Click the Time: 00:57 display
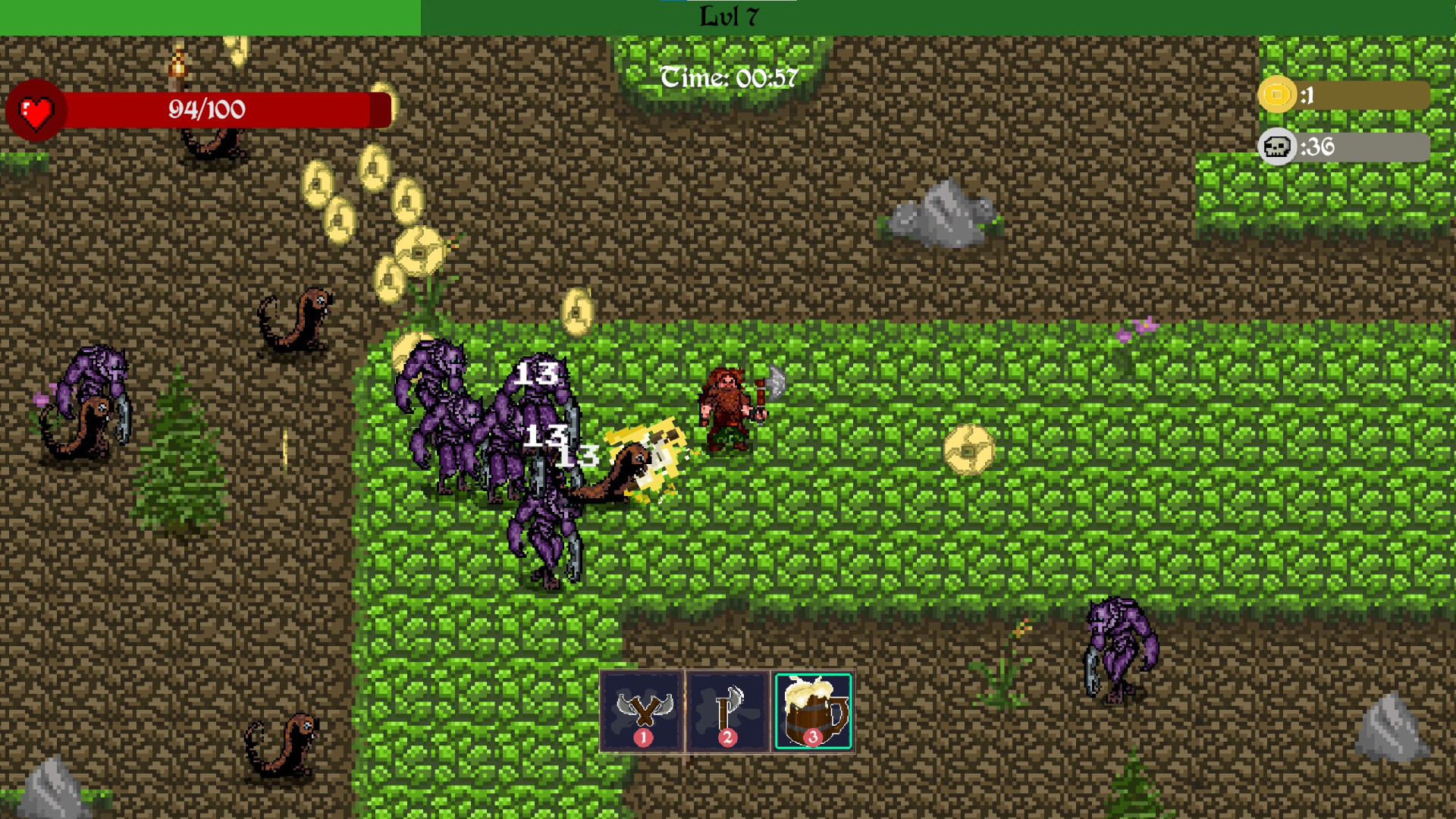 (x=730, y=75)
